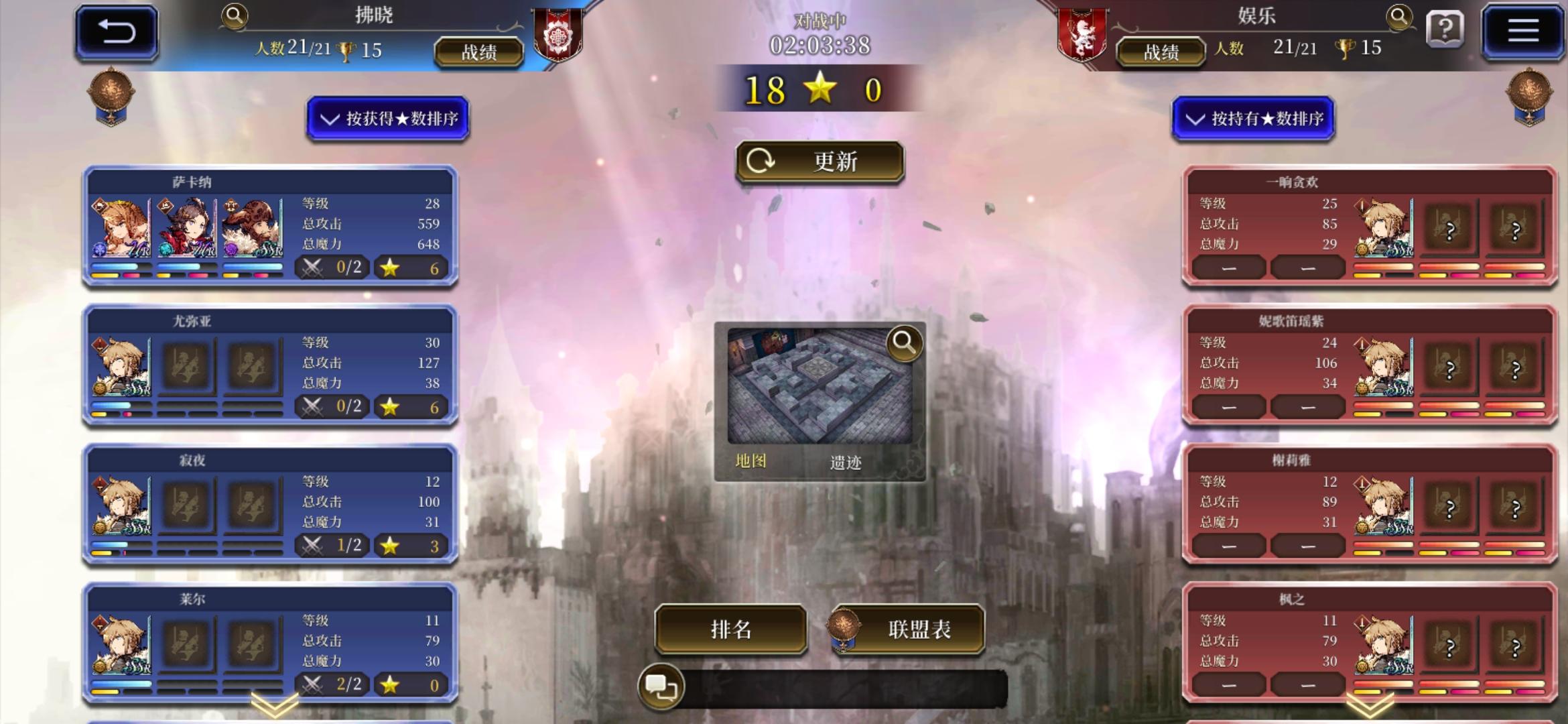Viewport: 1568px width, 724px height.
Task: Switch to the 遗迹 tab
Action: coord(846,463)
